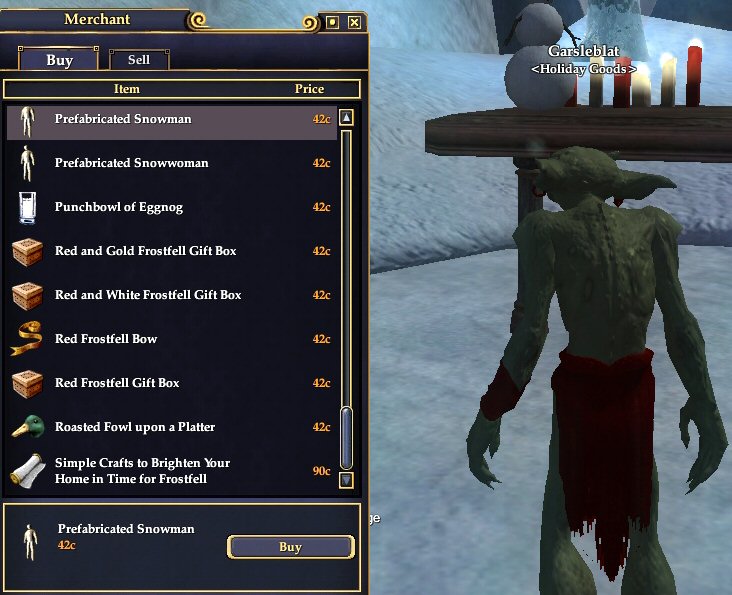The height and width of the screenshot is (595, 732).
Task: Select the Red Frostfell Gift Box row
Action: tap(170, 383)
